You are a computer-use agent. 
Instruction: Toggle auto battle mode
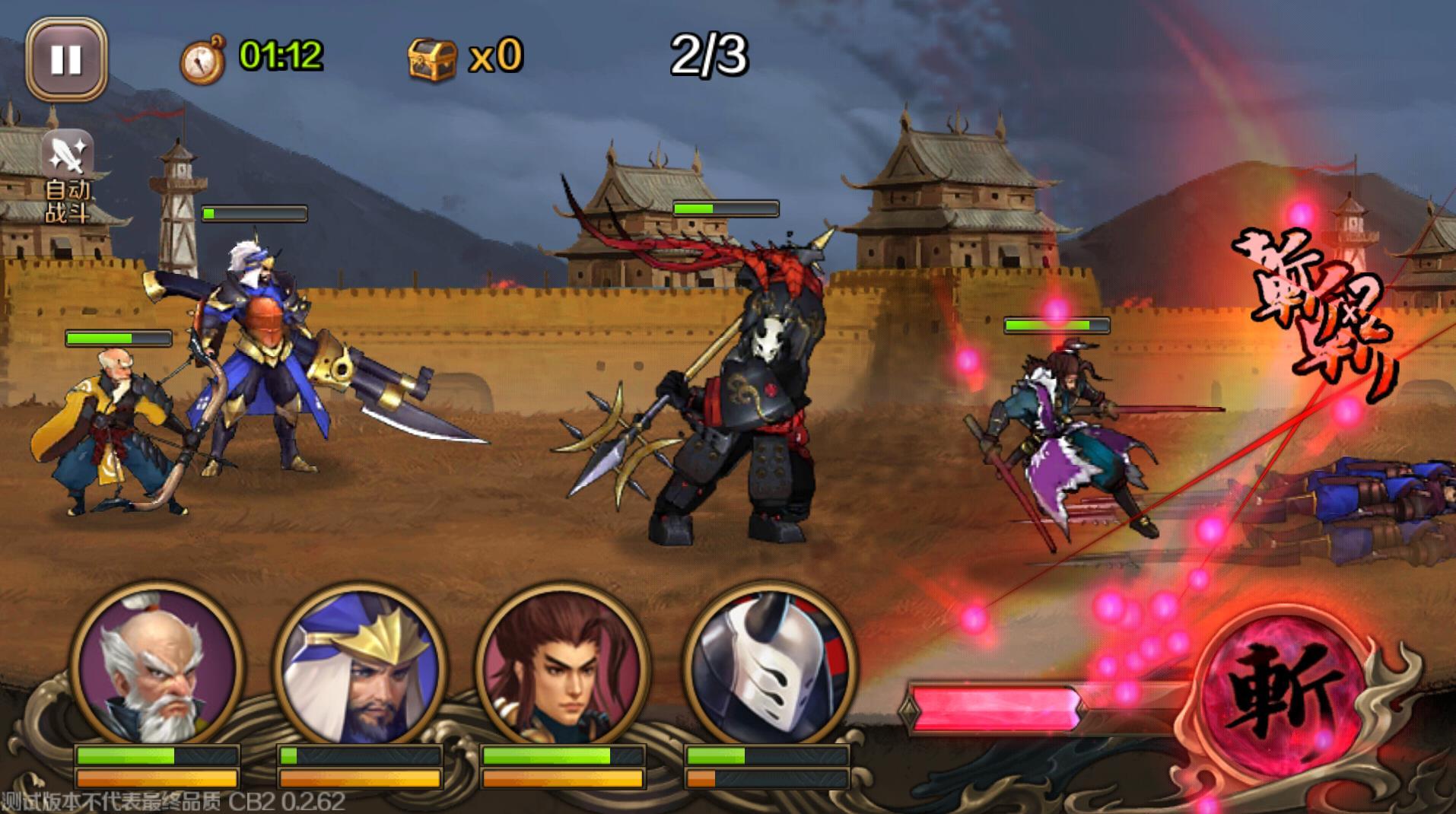[x=68, y=176]
